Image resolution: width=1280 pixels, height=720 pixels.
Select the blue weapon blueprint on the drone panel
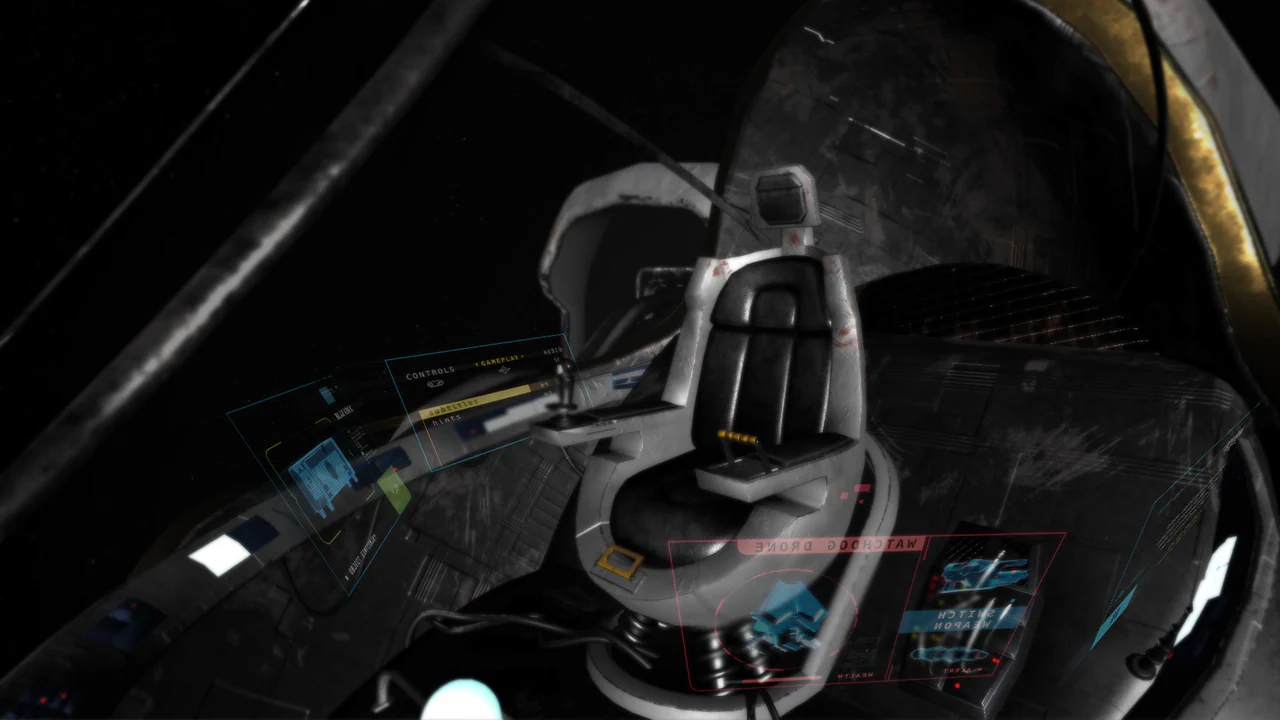[x=983, y=574]
